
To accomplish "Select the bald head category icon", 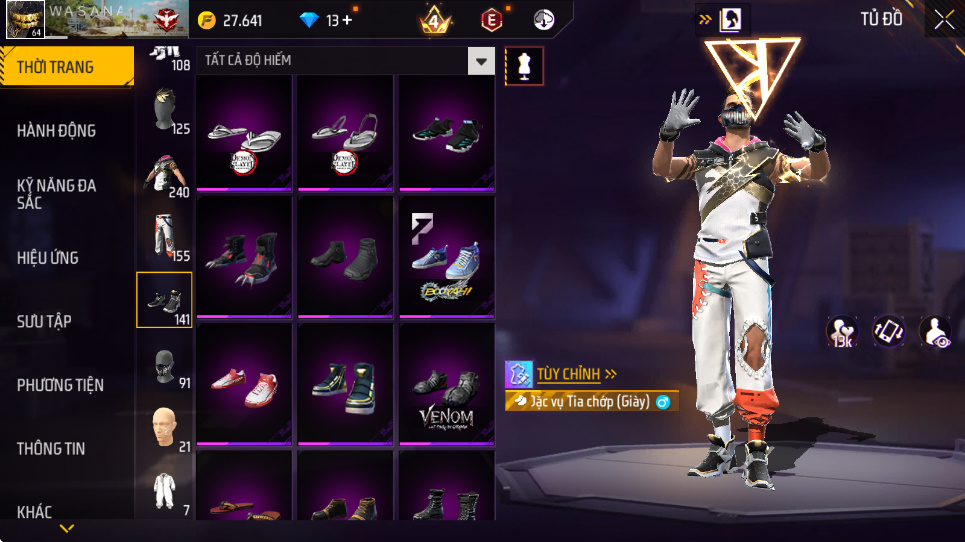I will click(164, 427).
